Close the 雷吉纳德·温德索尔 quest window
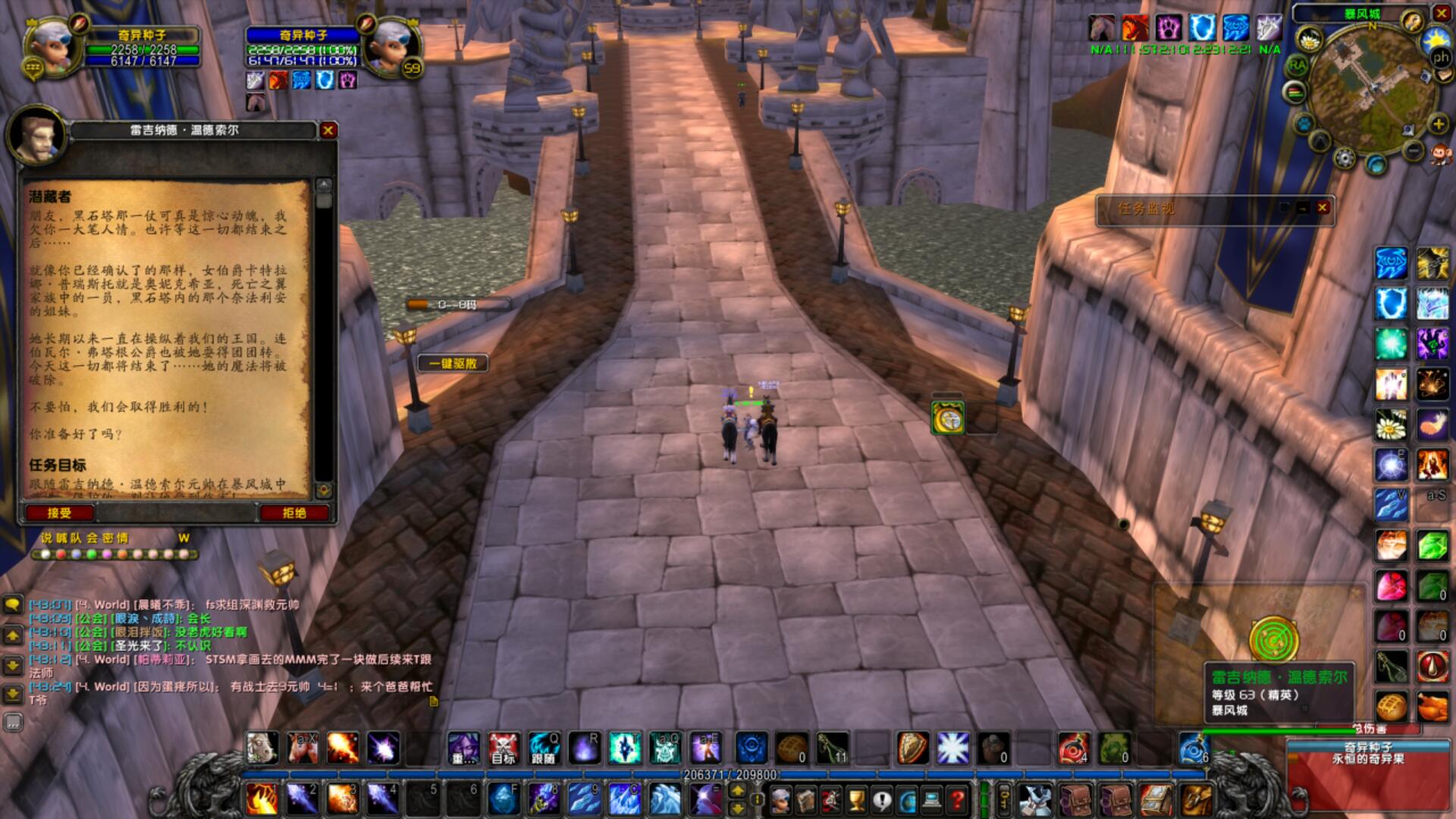Image resolution: width=1456 pixels, height=819 pixels. click(328, 130)
